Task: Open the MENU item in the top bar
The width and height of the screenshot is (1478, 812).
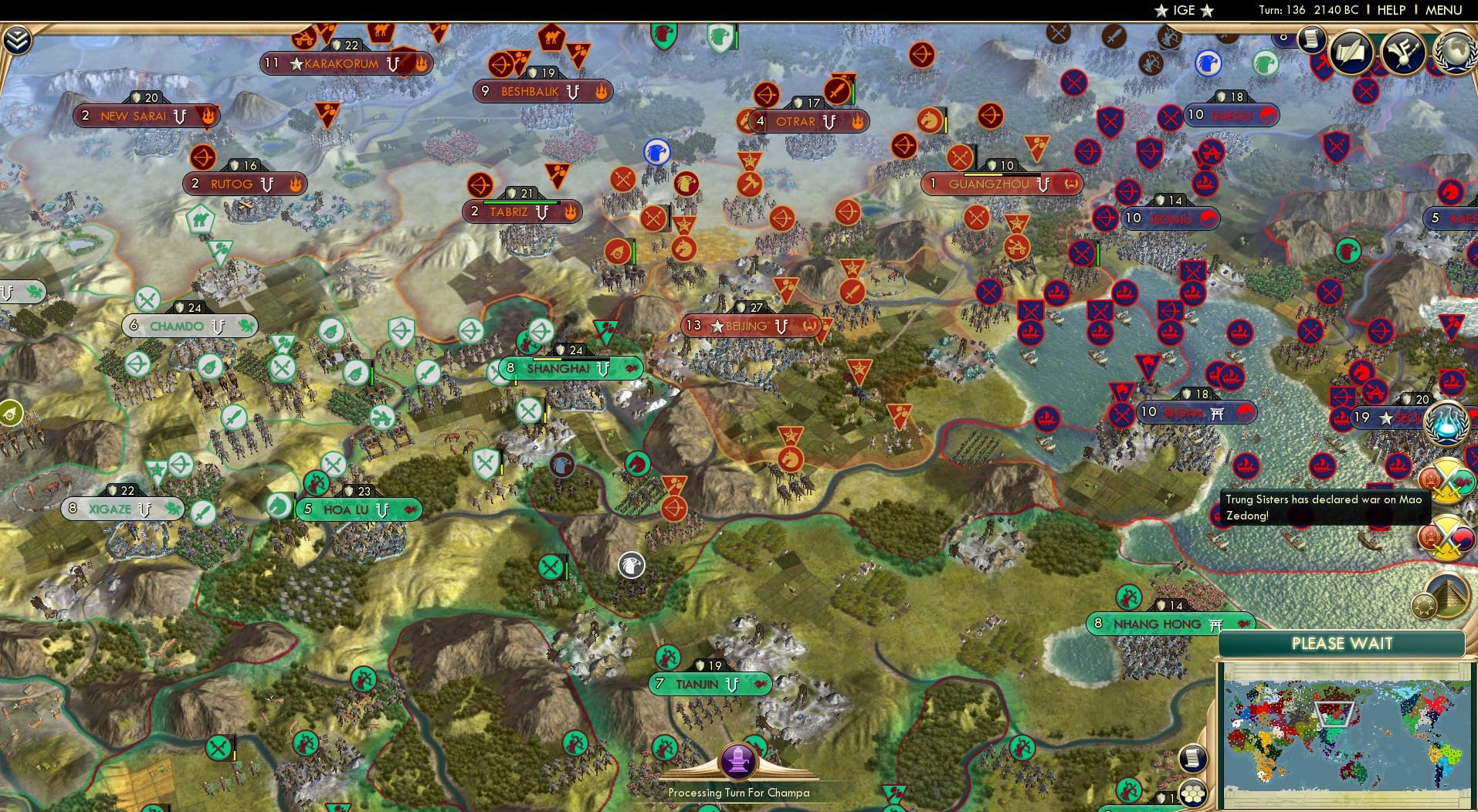Action: tap(1443, 11)
